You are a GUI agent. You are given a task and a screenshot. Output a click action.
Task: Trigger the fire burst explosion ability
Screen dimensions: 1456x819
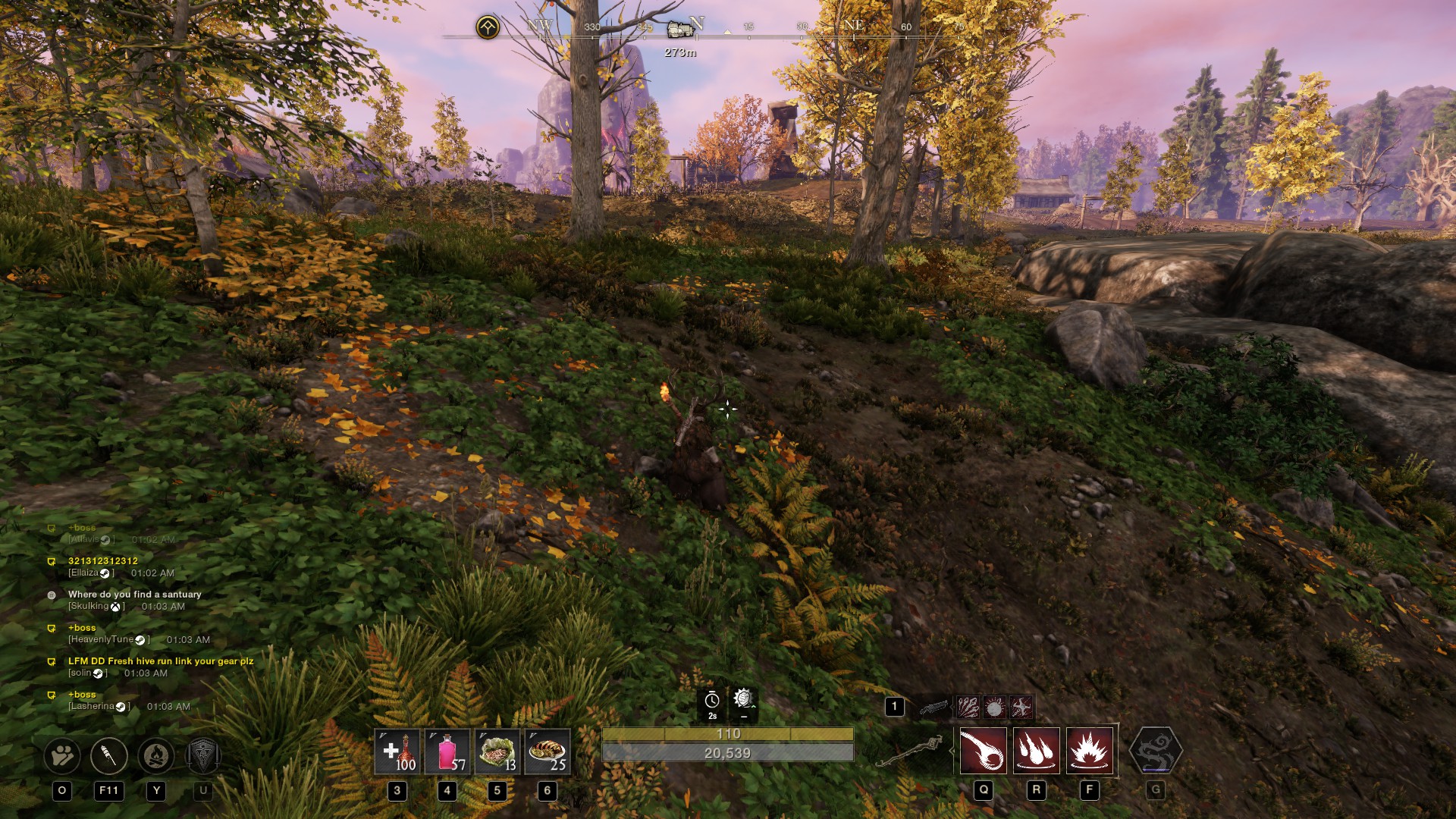pos(1089,751)
